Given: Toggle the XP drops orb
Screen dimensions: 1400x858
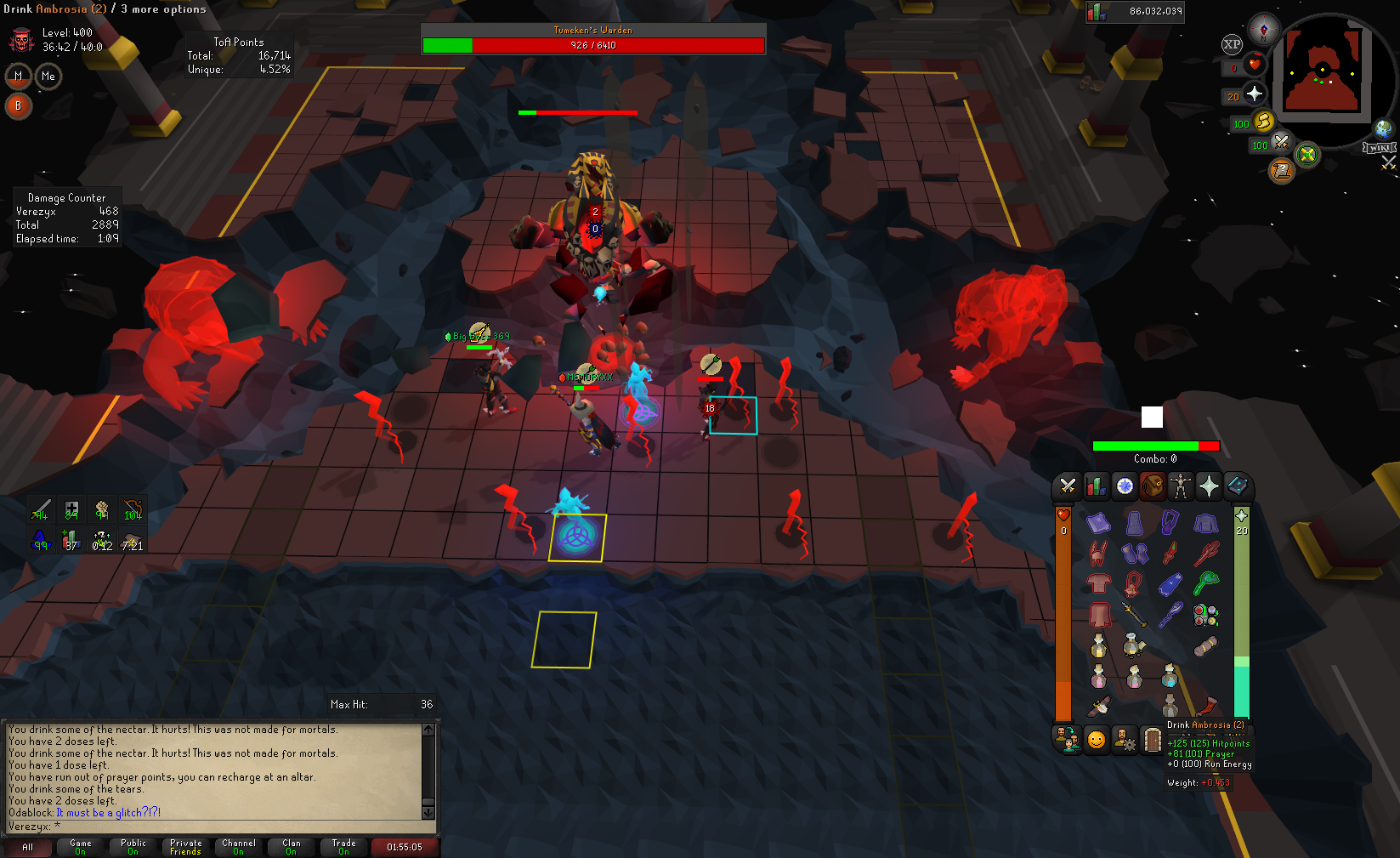Looking at the screenshot, I should [x=1232, y=44].
